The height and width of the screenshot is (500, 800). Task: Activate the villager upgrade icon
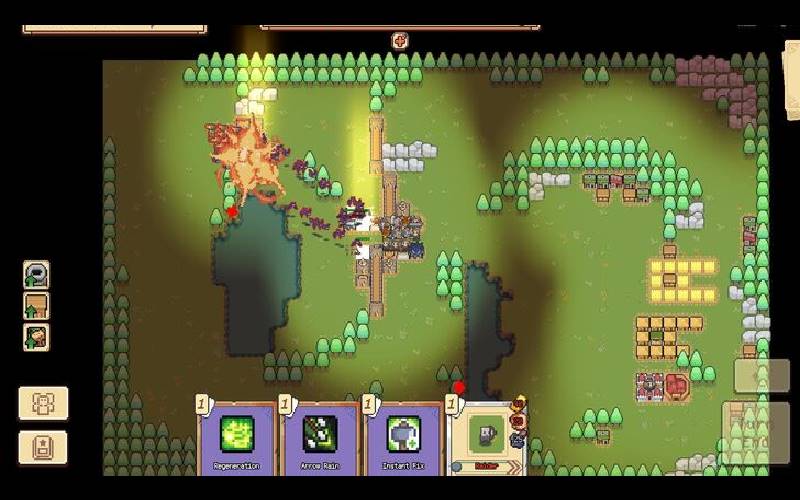pyautogui.click(x=36, y=337)
